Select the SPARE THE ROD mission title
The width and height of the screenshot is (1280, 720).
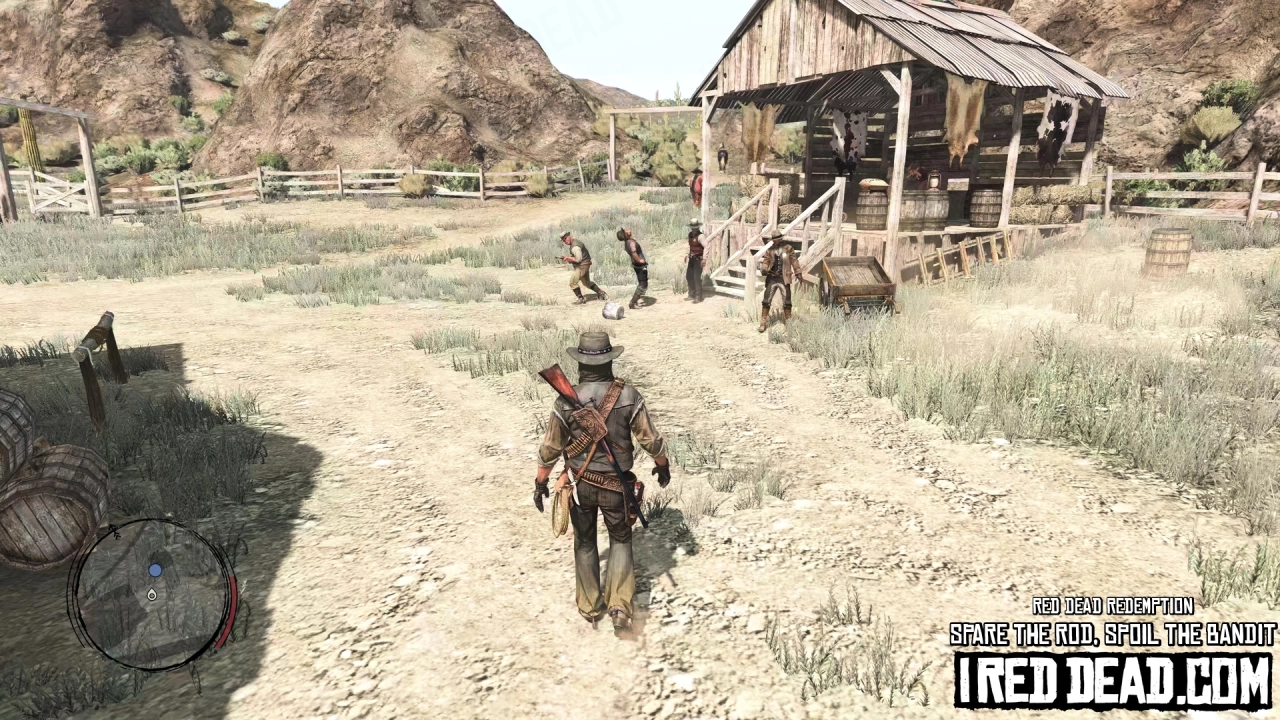[1110, 633]
